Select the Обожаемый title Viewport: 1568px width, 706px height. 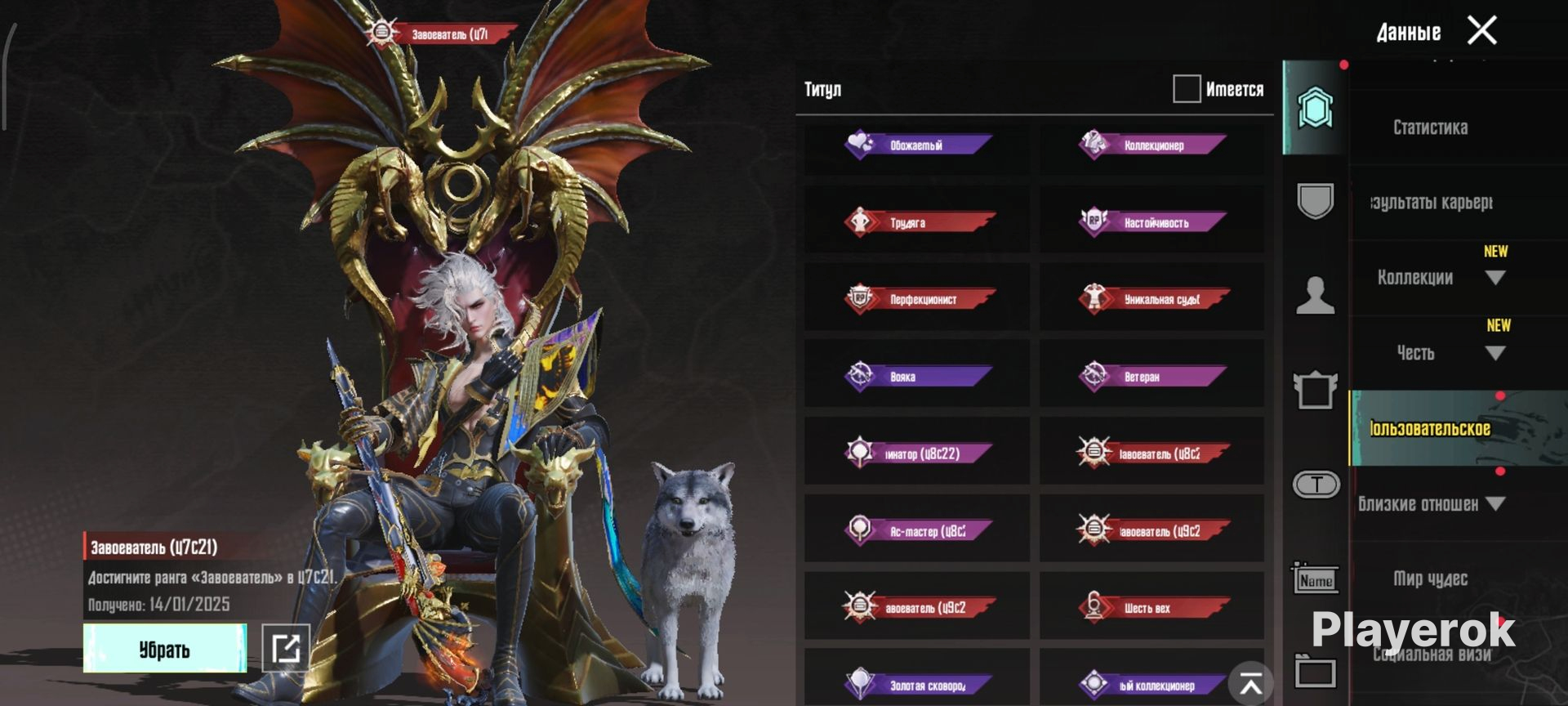point(916,145)
